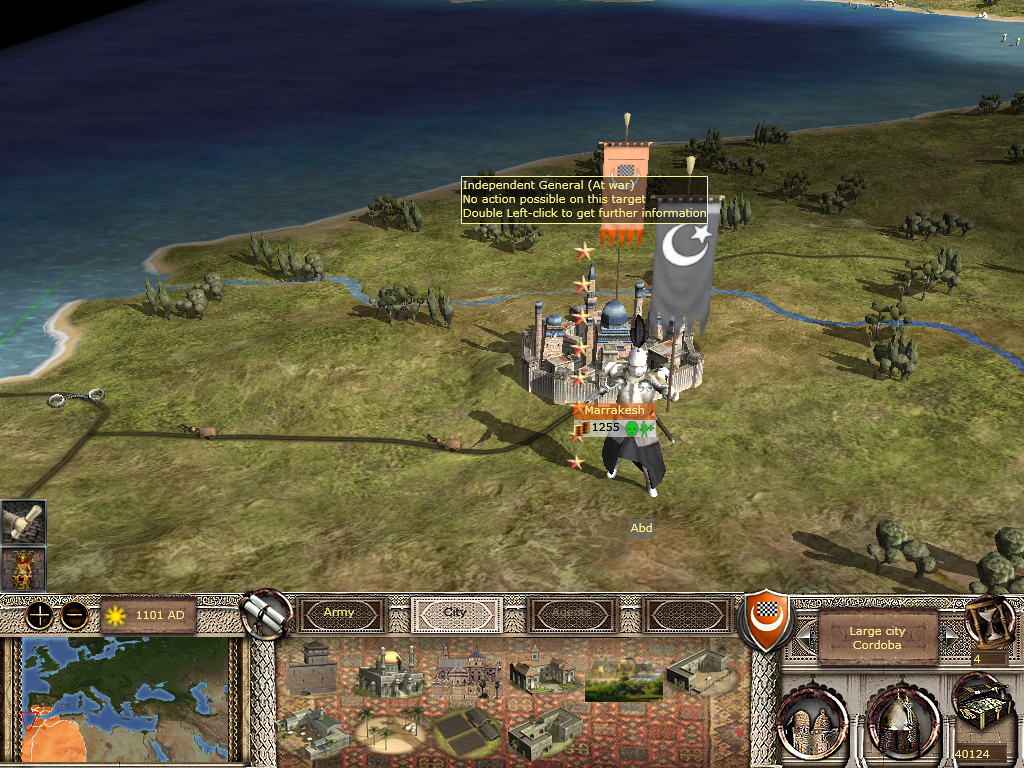Open the scrolls button beside the date
This screenshot has height=768, width=1024.
click(266, 613)
